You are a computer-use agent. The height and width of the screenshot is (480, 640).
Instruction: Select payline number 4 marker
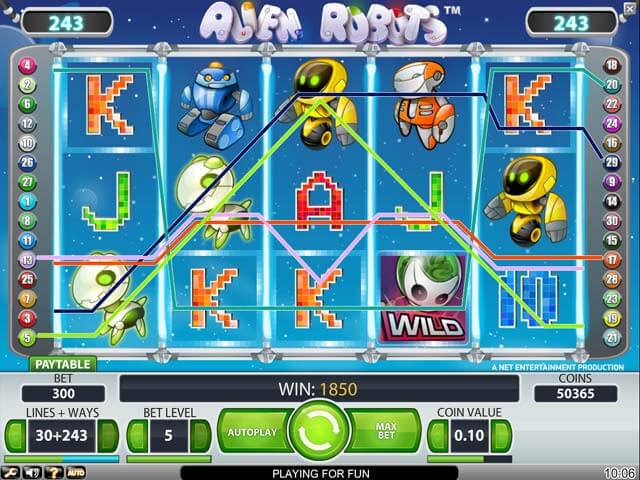27,66
